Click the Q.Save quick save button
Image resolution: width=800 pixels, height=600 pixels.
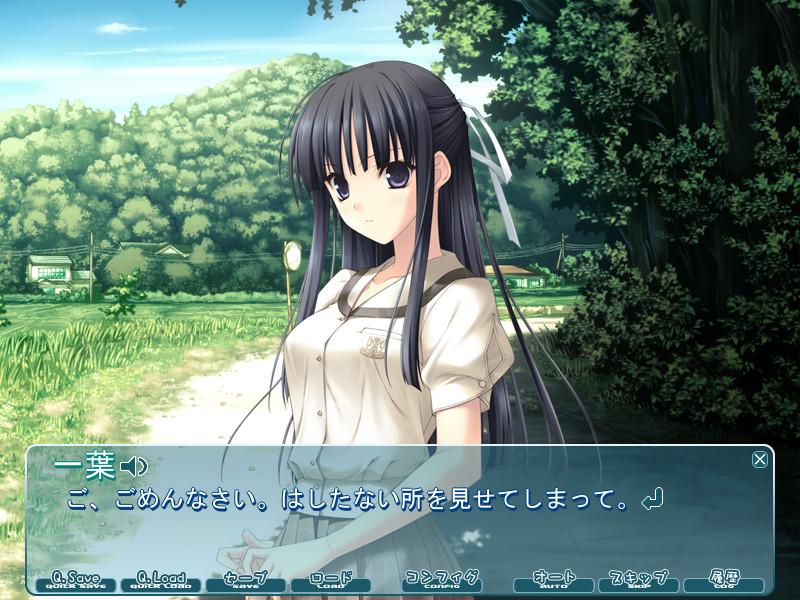[x=76, y=581]
